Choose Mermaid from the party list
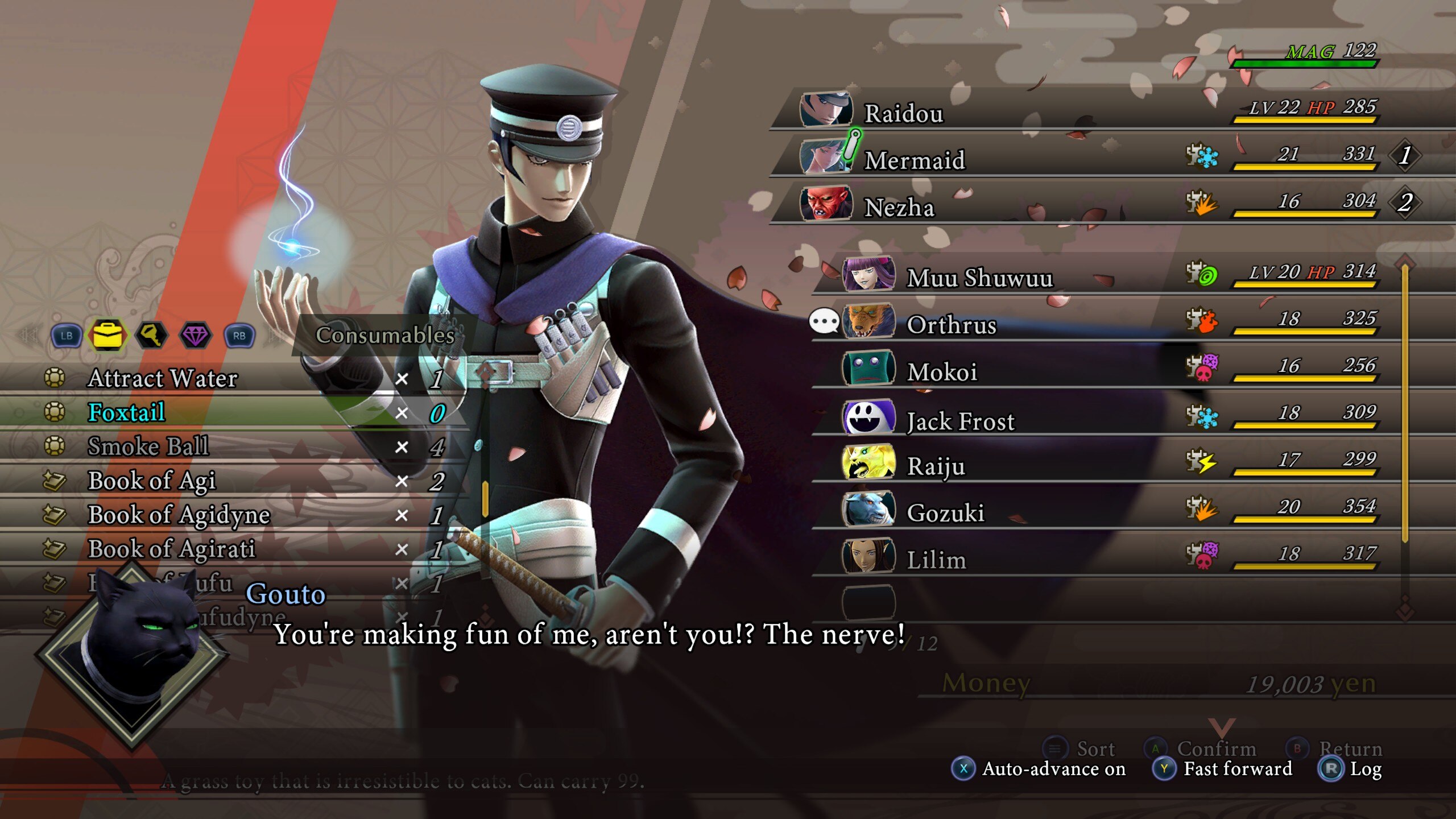The width and height of the screenshot is (1456, 819). (x=915, y=160)
